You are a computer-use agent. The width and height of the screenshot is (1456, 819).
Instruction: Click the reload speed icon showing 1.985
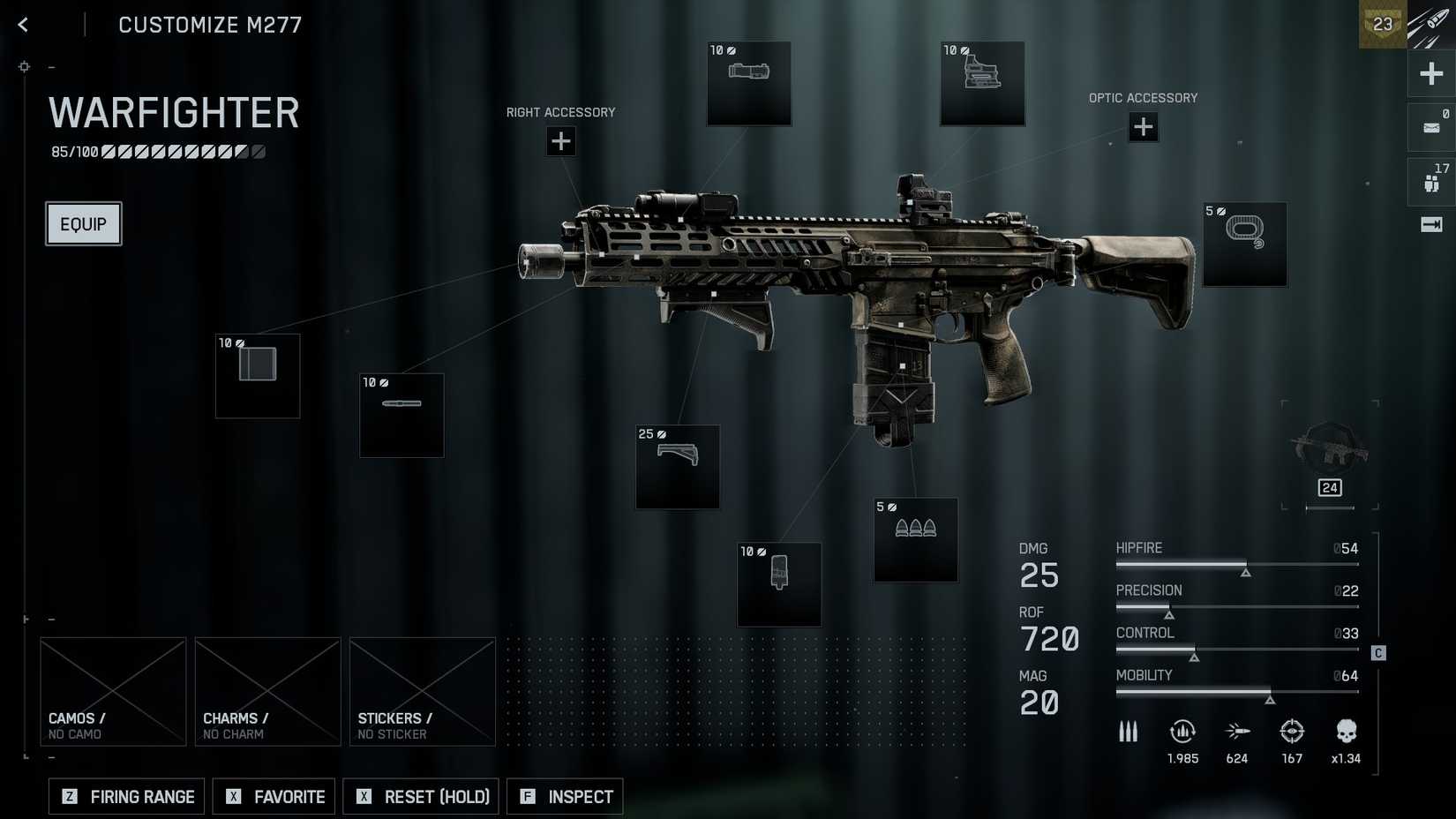[1182, 732]
